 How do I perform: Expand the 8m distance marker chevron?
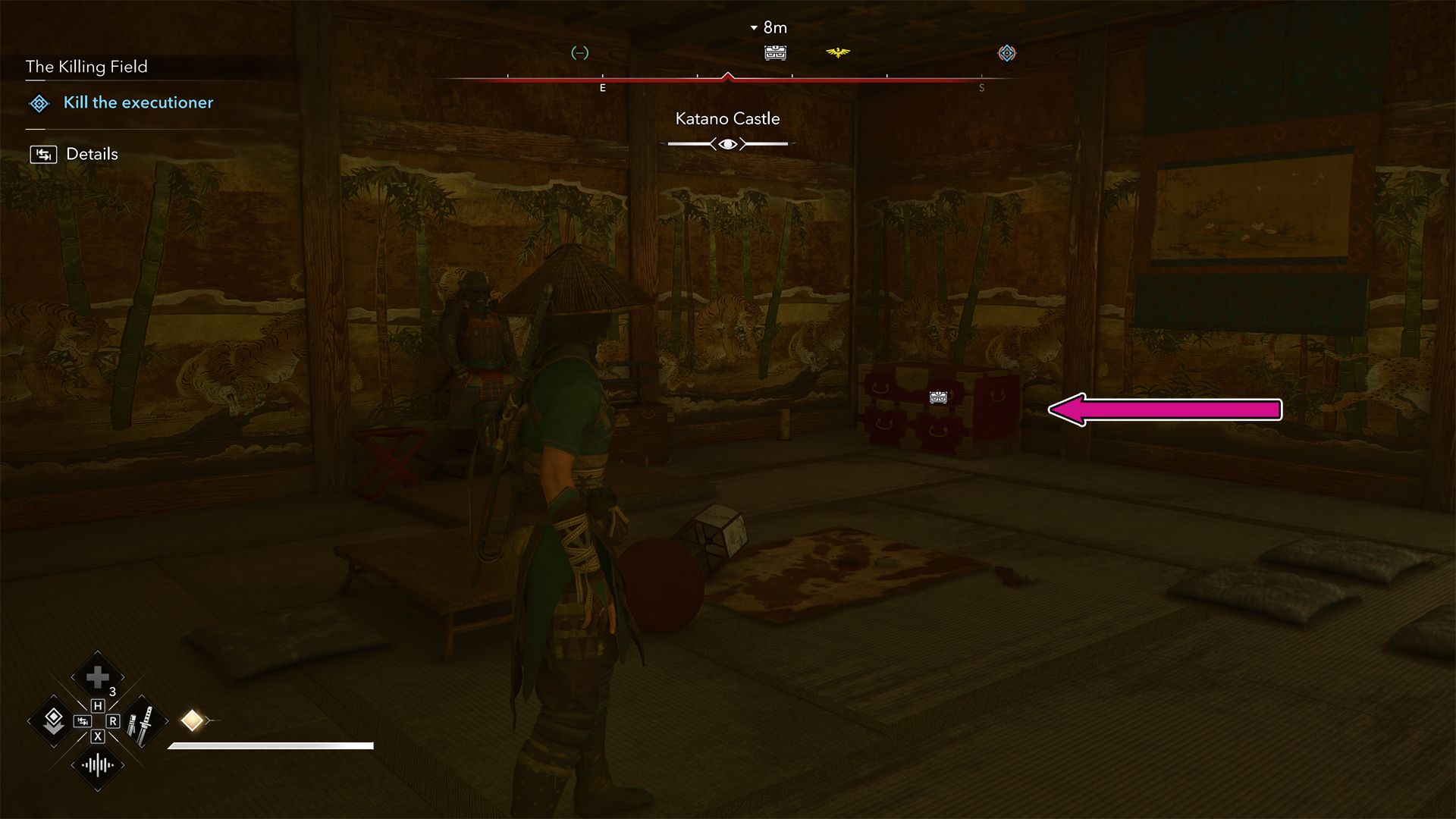click(754, 27)
